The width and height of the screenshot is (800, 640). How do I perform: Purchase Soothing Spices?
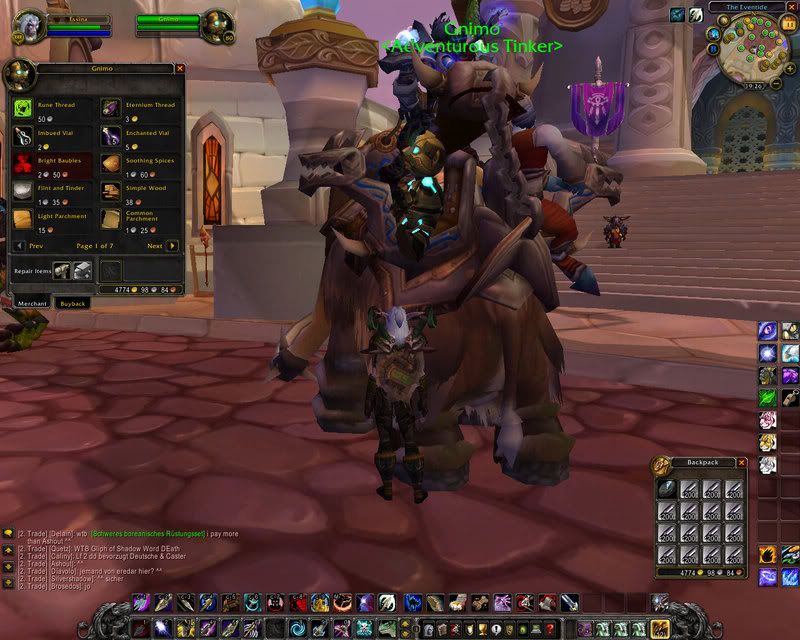109,163
